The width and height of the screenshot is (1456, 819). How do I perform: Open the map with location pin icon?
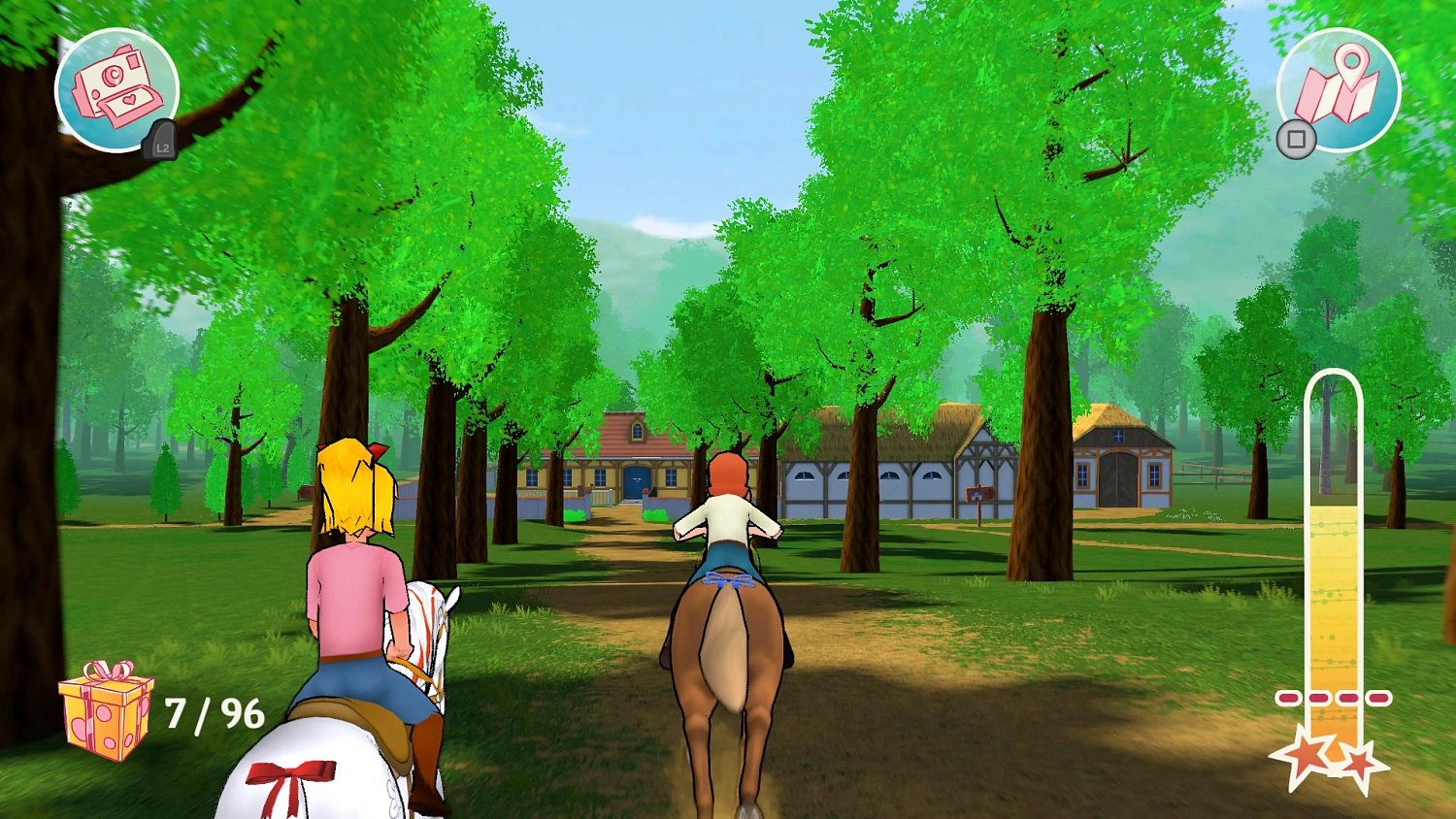(1340, 89)
